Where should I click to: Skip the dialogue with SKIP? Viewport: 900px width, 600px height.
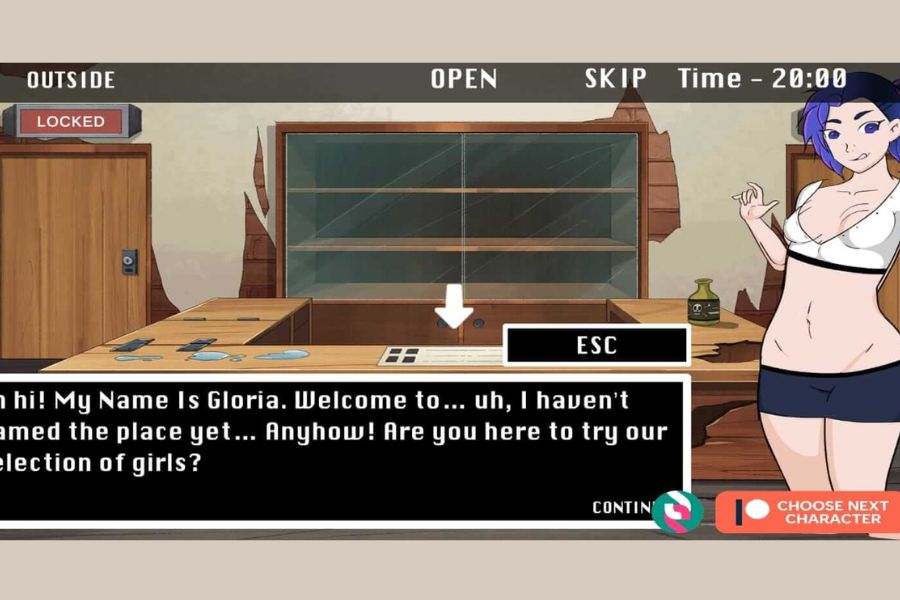[x=616, y=79]
